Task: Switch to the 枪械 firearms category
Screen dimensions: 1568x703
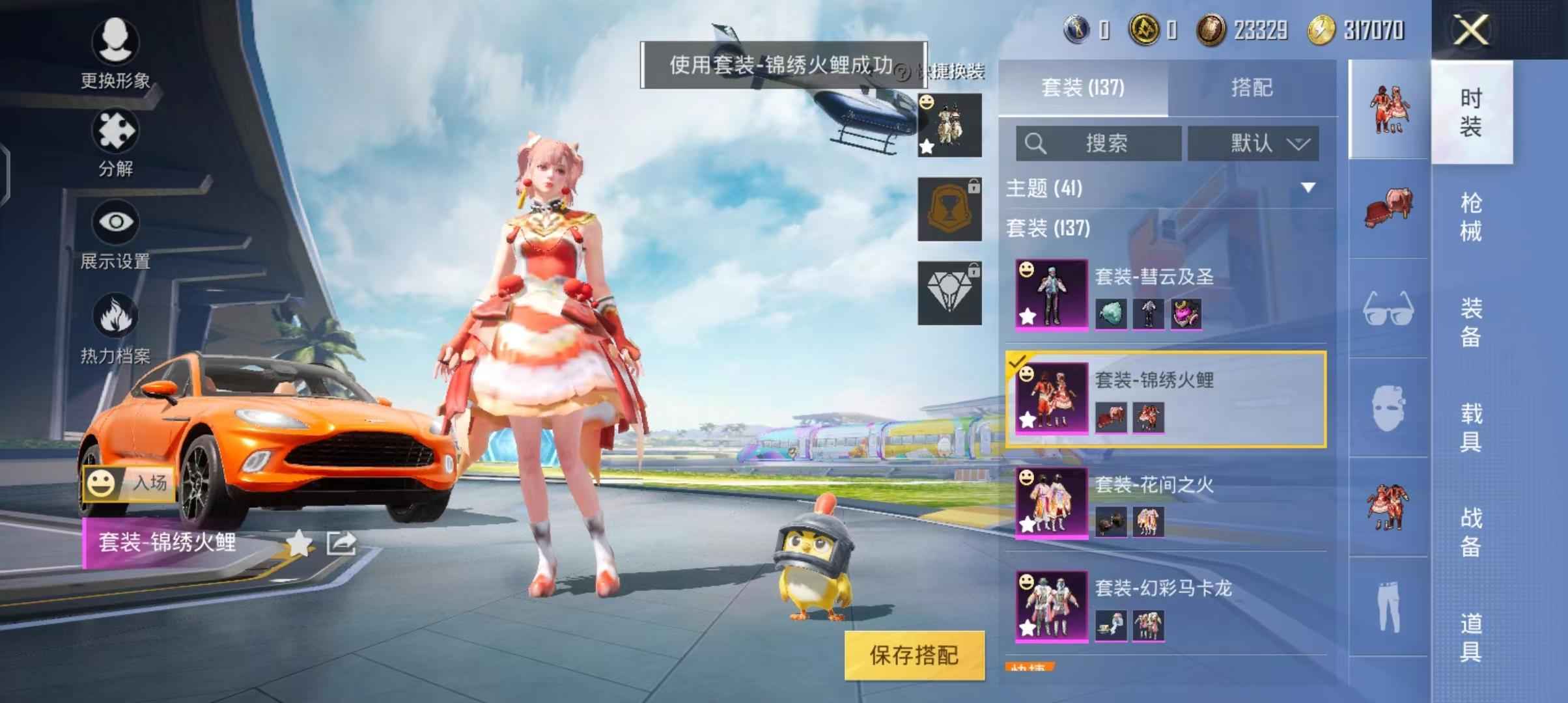Action: click(1471, 217)
